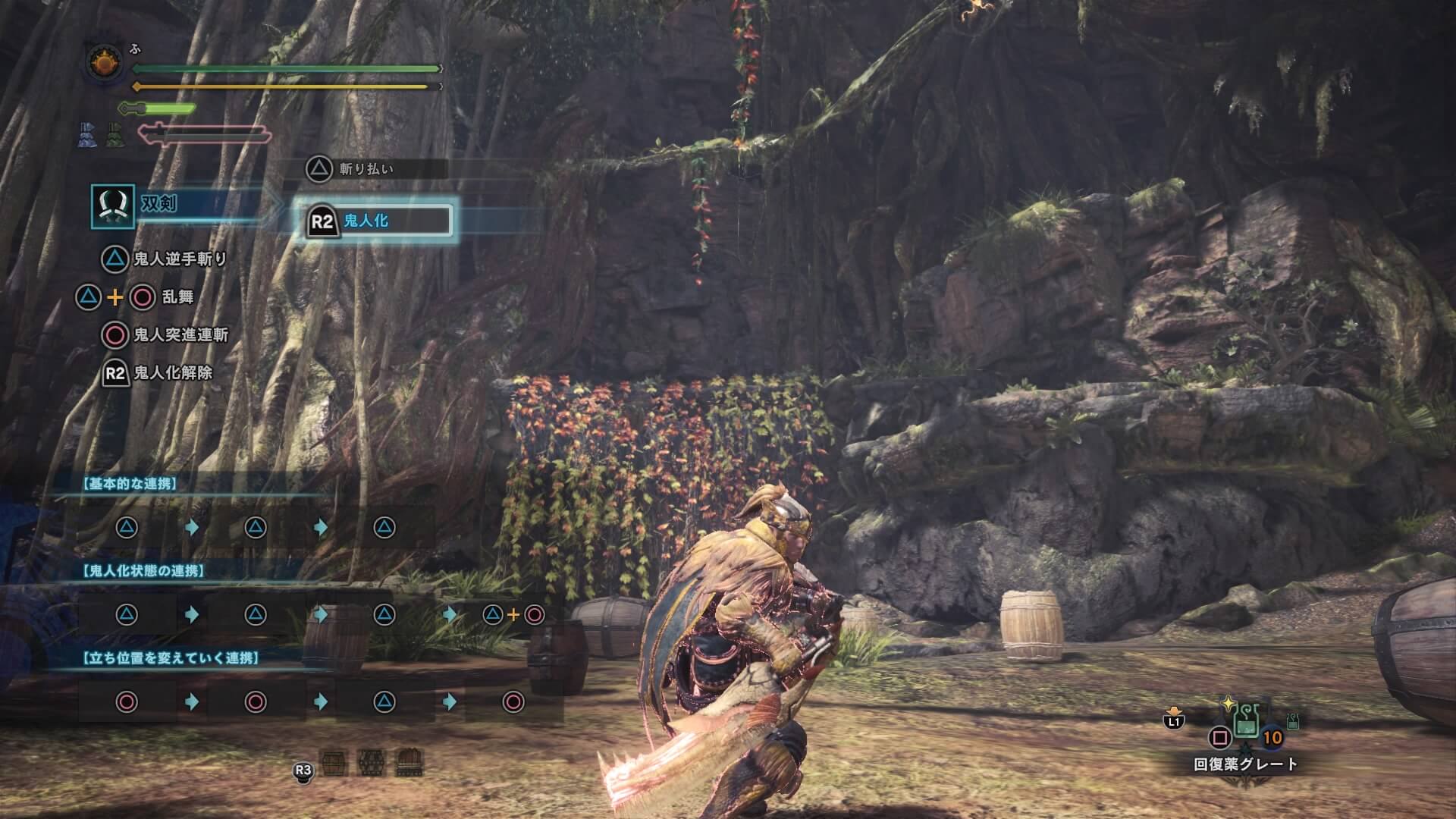Open the 鬼人化状態の連携 combo section
The image size is (1456, 819).
[x=143, y=570]
